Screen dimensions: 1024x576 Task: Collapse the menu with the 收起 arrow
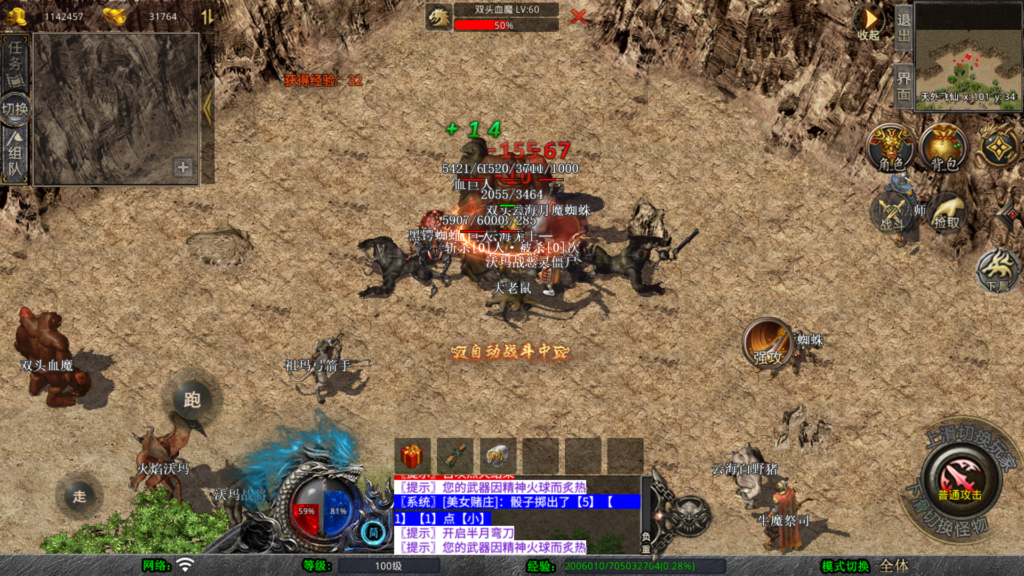[869, 21]
